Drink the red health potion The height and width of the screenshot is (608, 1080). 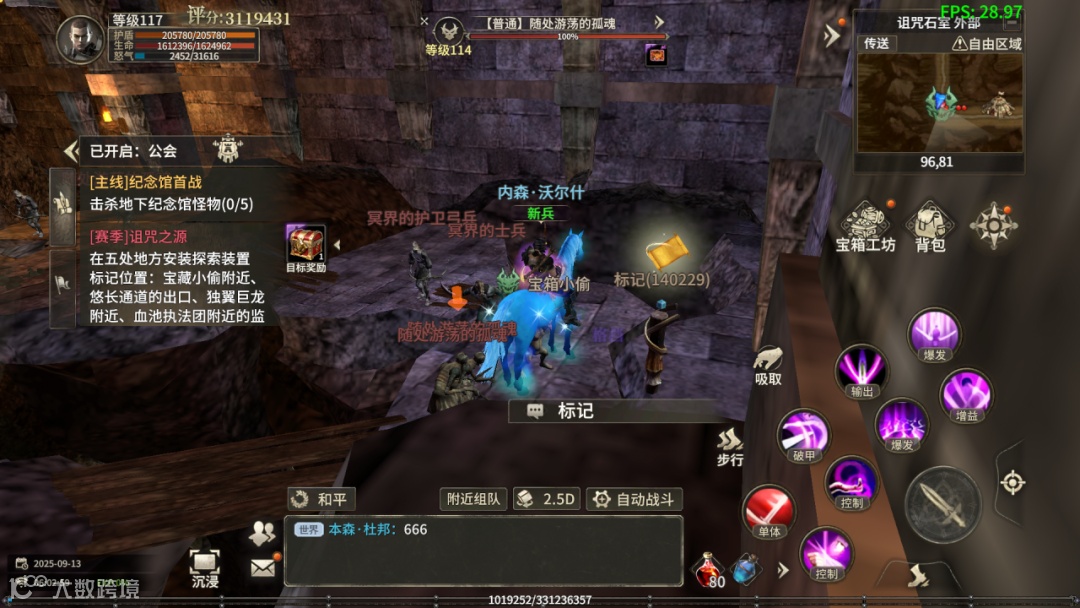709,570
